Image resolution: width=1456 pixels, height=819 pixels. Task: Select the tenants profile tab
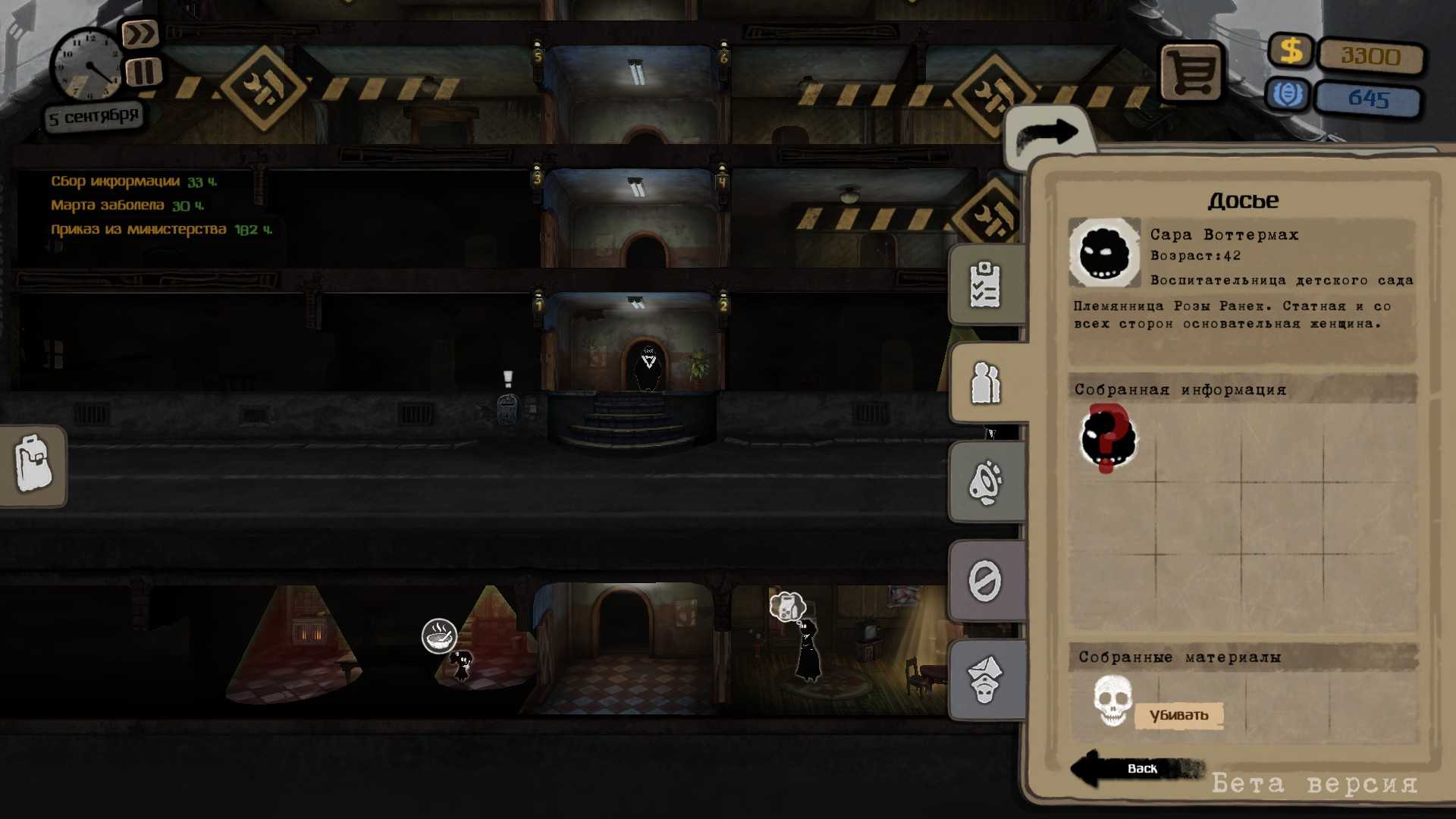coord(985,383)
